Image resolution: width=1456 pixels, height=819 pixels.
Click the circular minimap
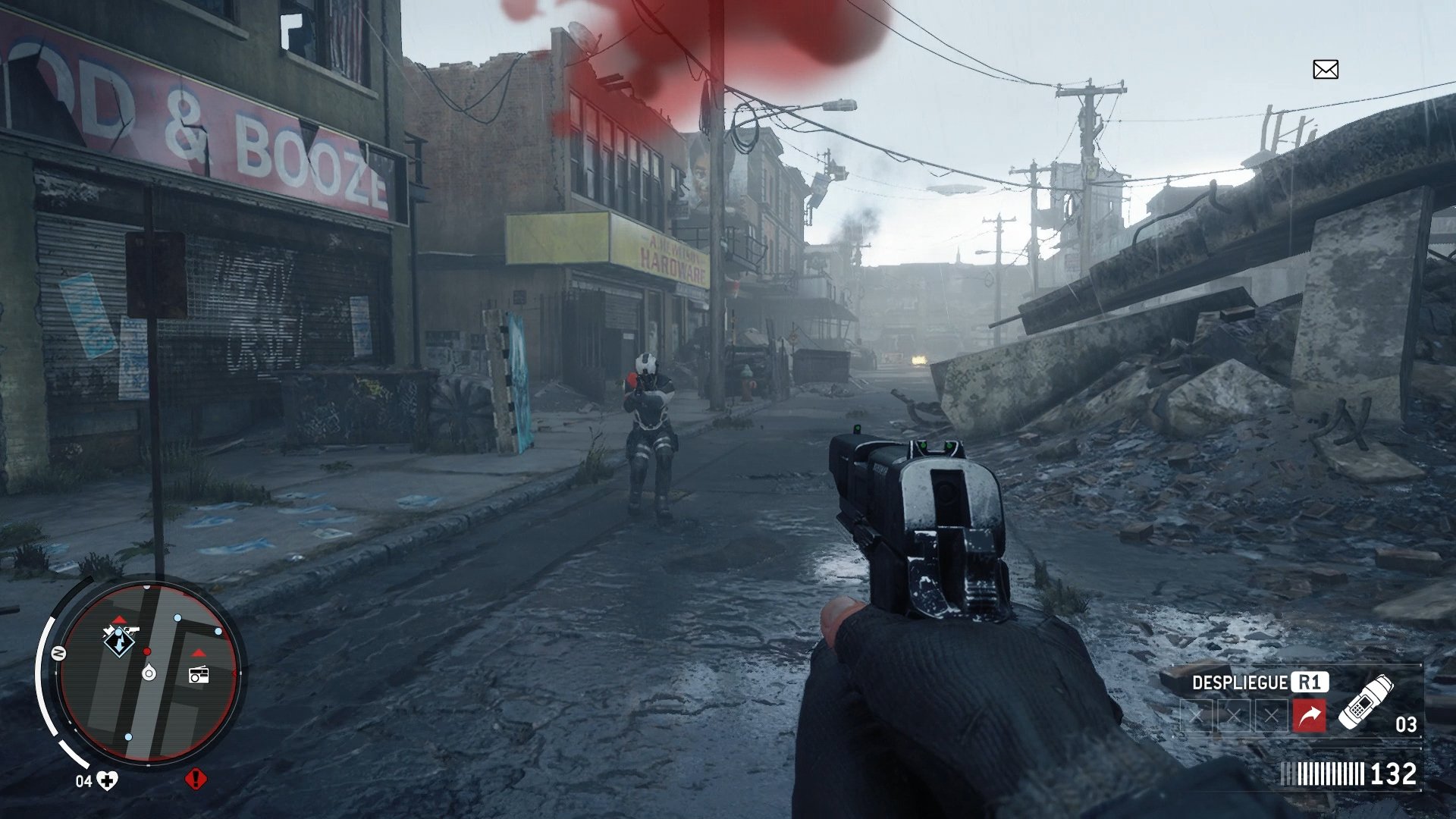149,673
